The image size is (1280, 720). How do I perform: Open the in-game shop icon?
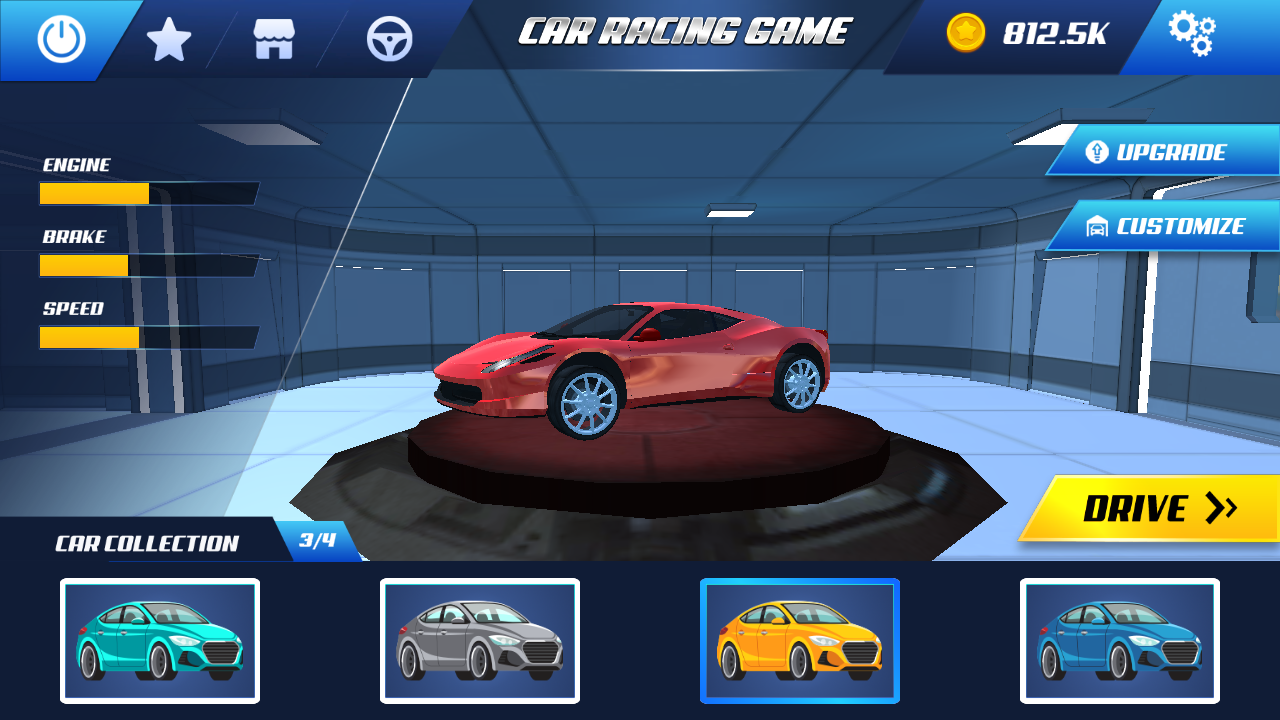tap(276, 38)
